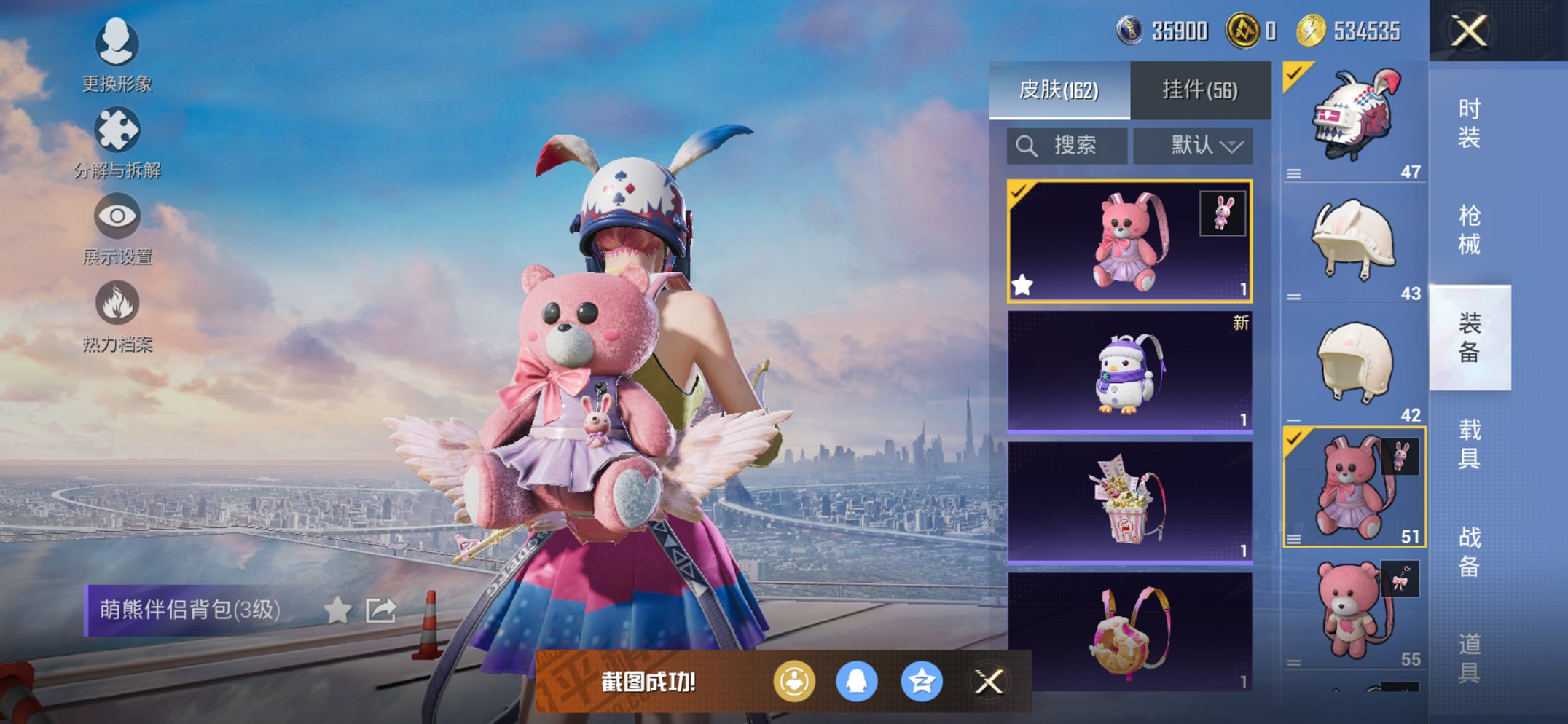The height and width of the screenshot is (724, 1568).
Task: Switch to the 挂件(56) pendants tab
Action: (x=1200, y=90)
